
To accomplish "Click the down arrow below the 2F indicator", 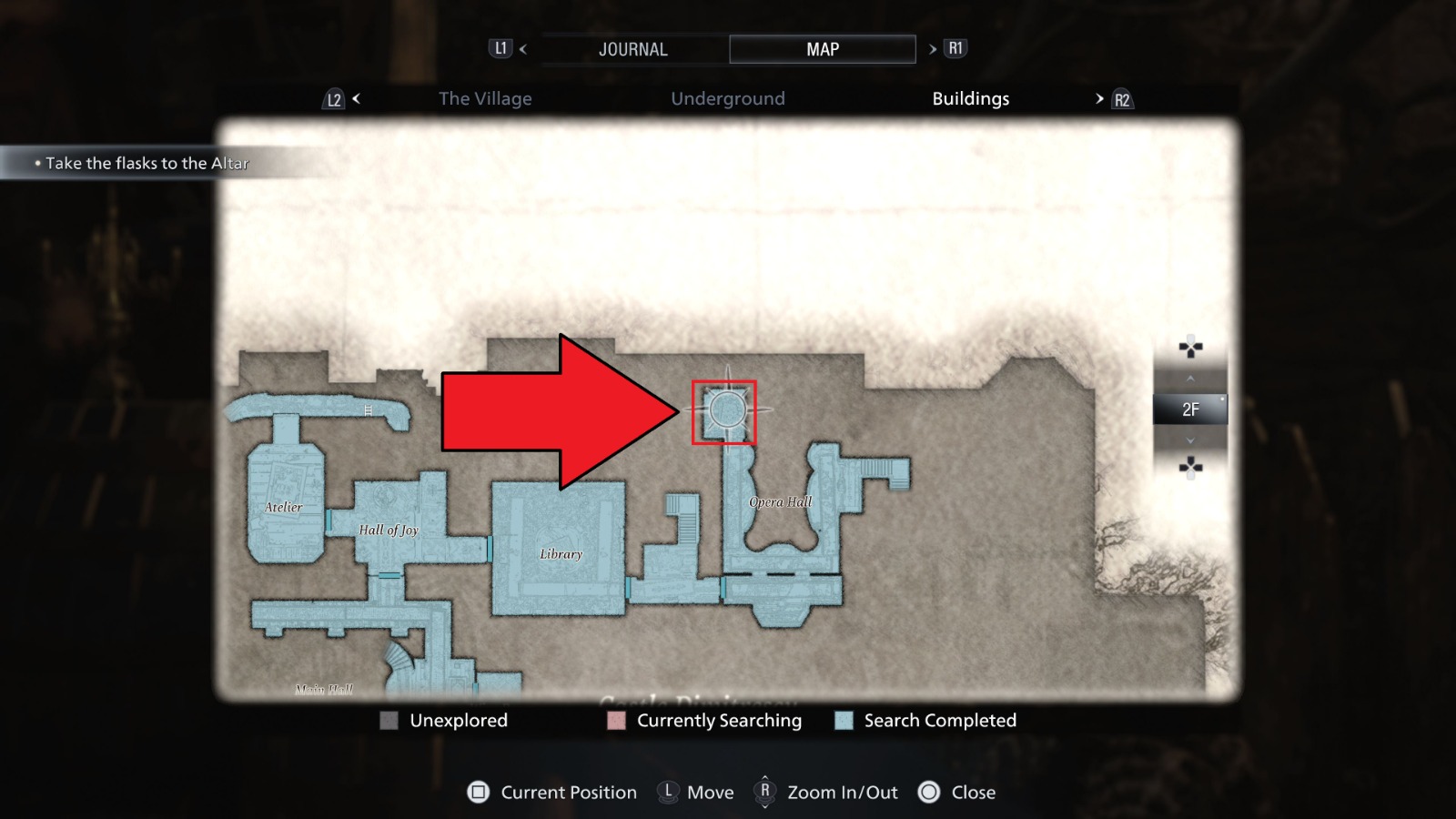I will click(1190, 439).
